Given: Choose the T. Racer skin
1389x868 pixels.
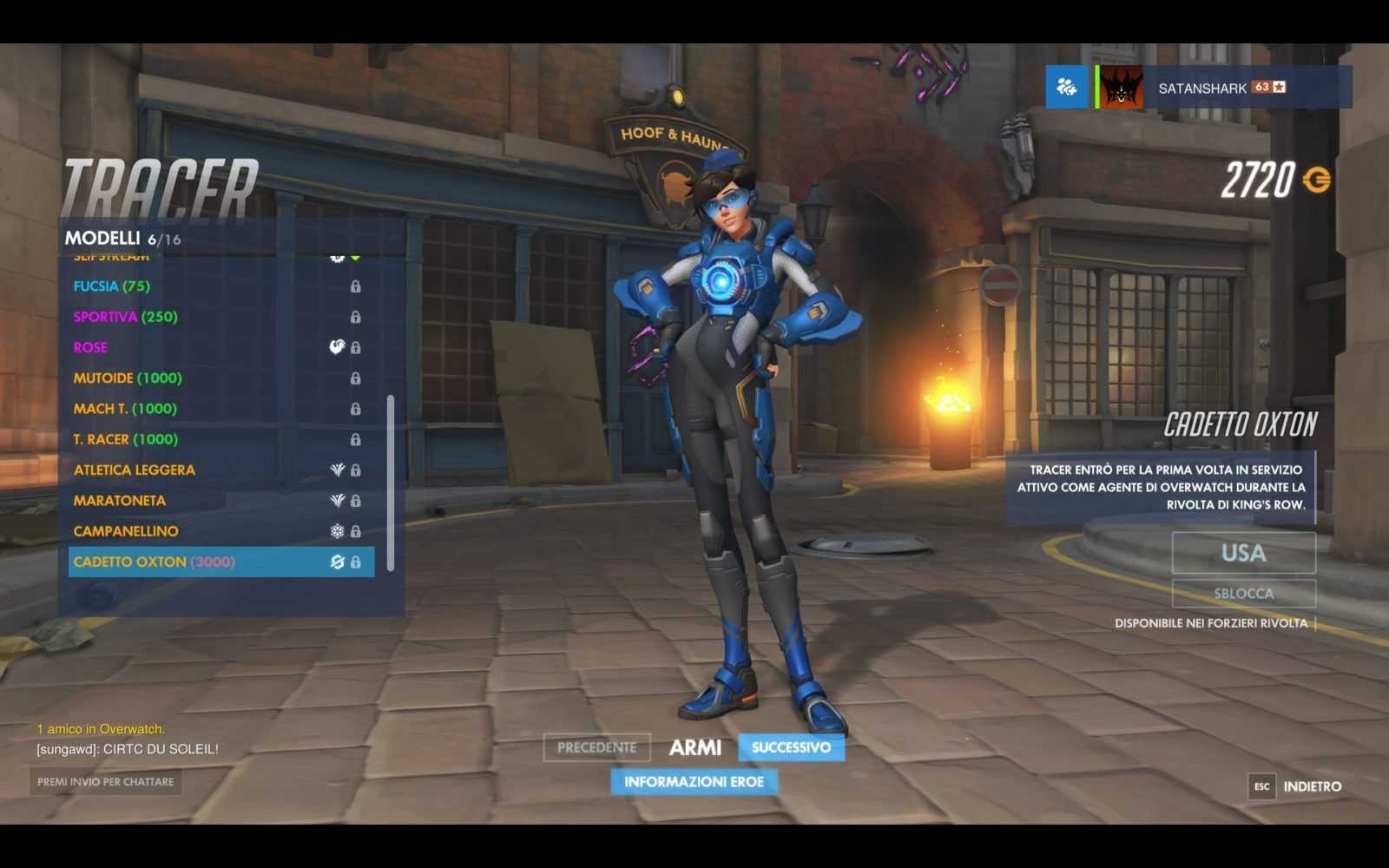Looking at the screenshot, I should [125, 439].
